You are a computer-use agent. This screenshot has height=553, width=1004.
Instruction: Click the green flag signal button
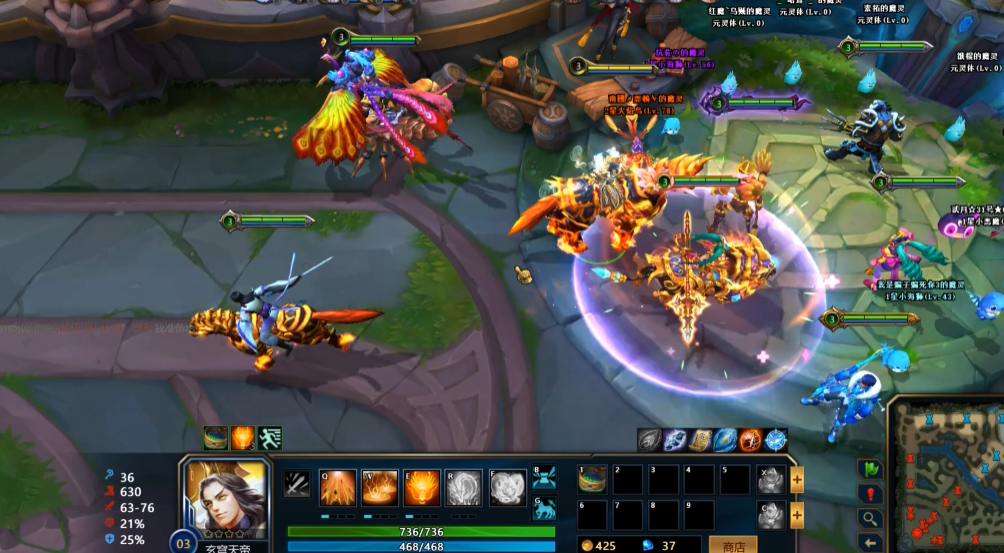(870, 469)
